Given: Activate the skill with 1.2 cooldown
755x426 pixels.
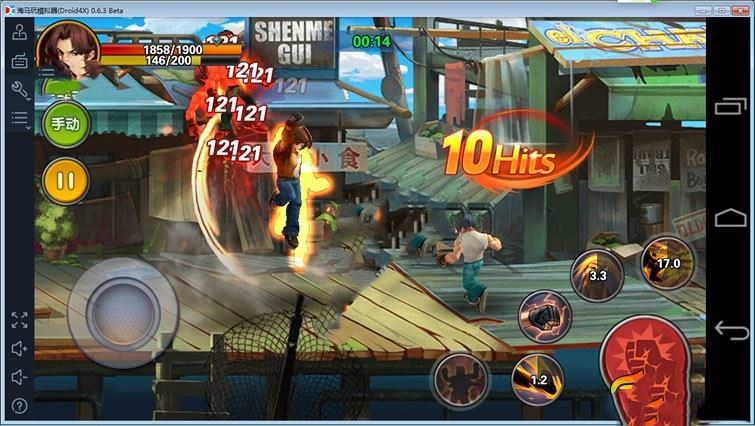Looking at the screenshot, I should [x=537, y=380].
